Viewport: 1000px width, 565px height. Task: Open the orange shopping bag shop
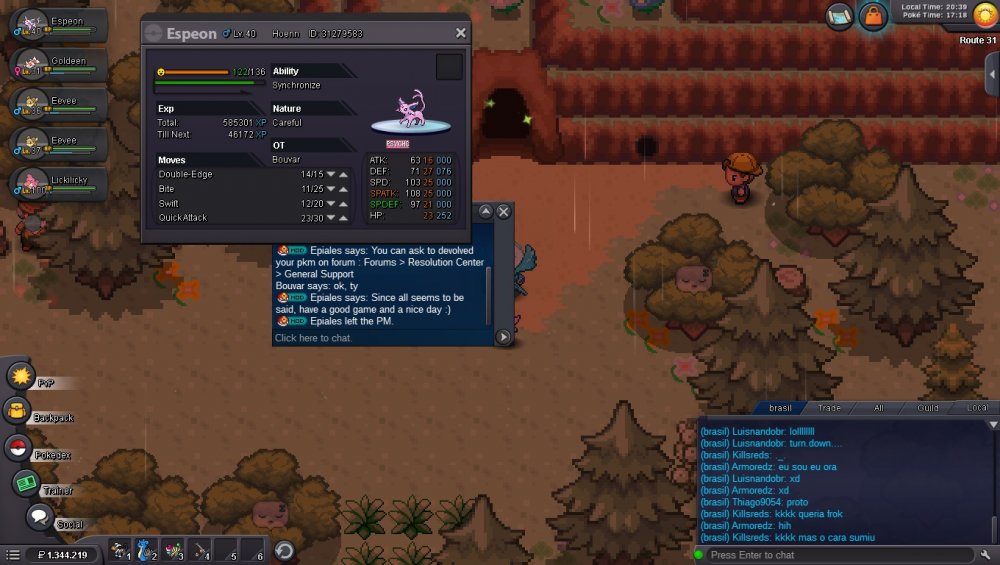pyautogui.click(x=873, y=16)
